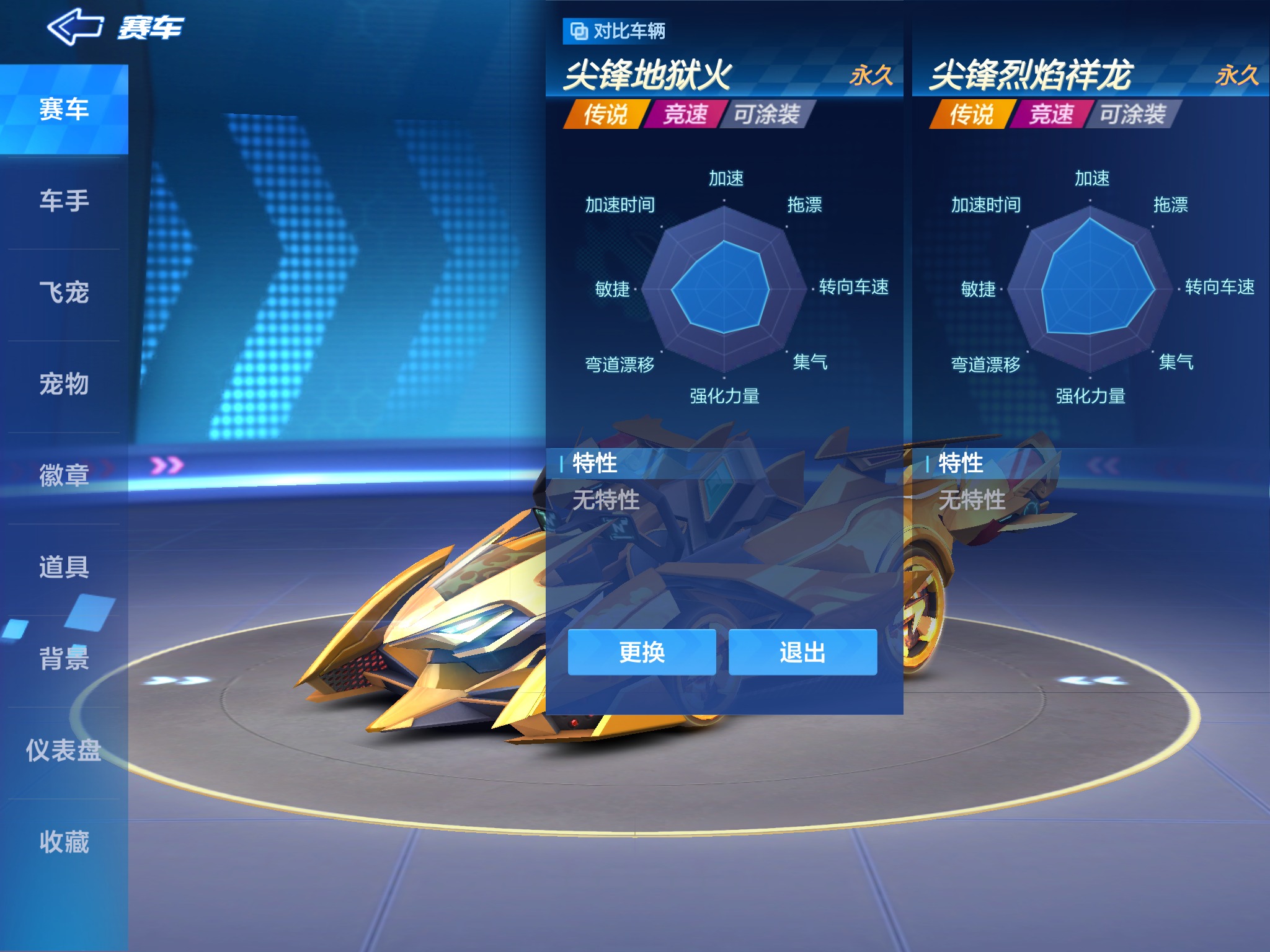Toggle the 可涂装 tag on 尖锋地狱火
The width and height of the screenshot is (1270, 952).
click(769, 114)
